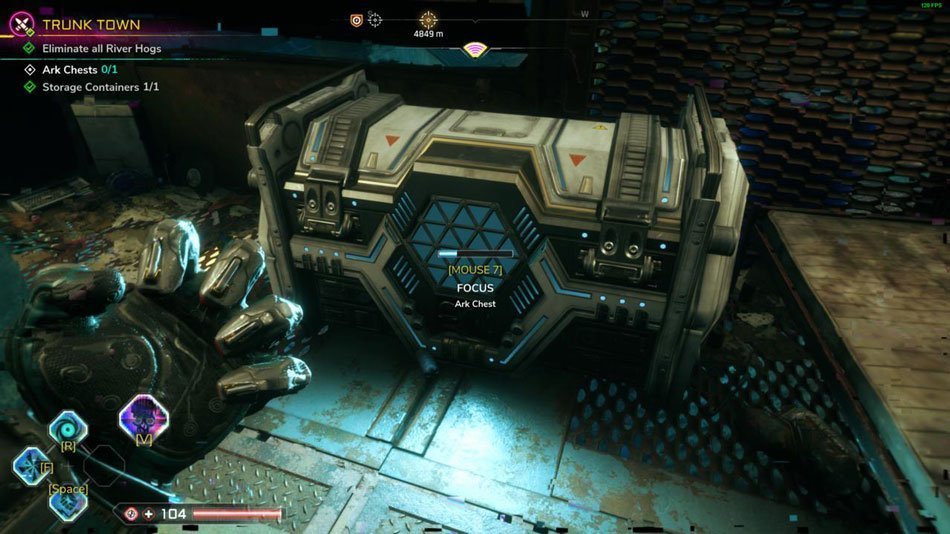
Task: Select the Trunk Town location bullets icon
Action: 21,23
